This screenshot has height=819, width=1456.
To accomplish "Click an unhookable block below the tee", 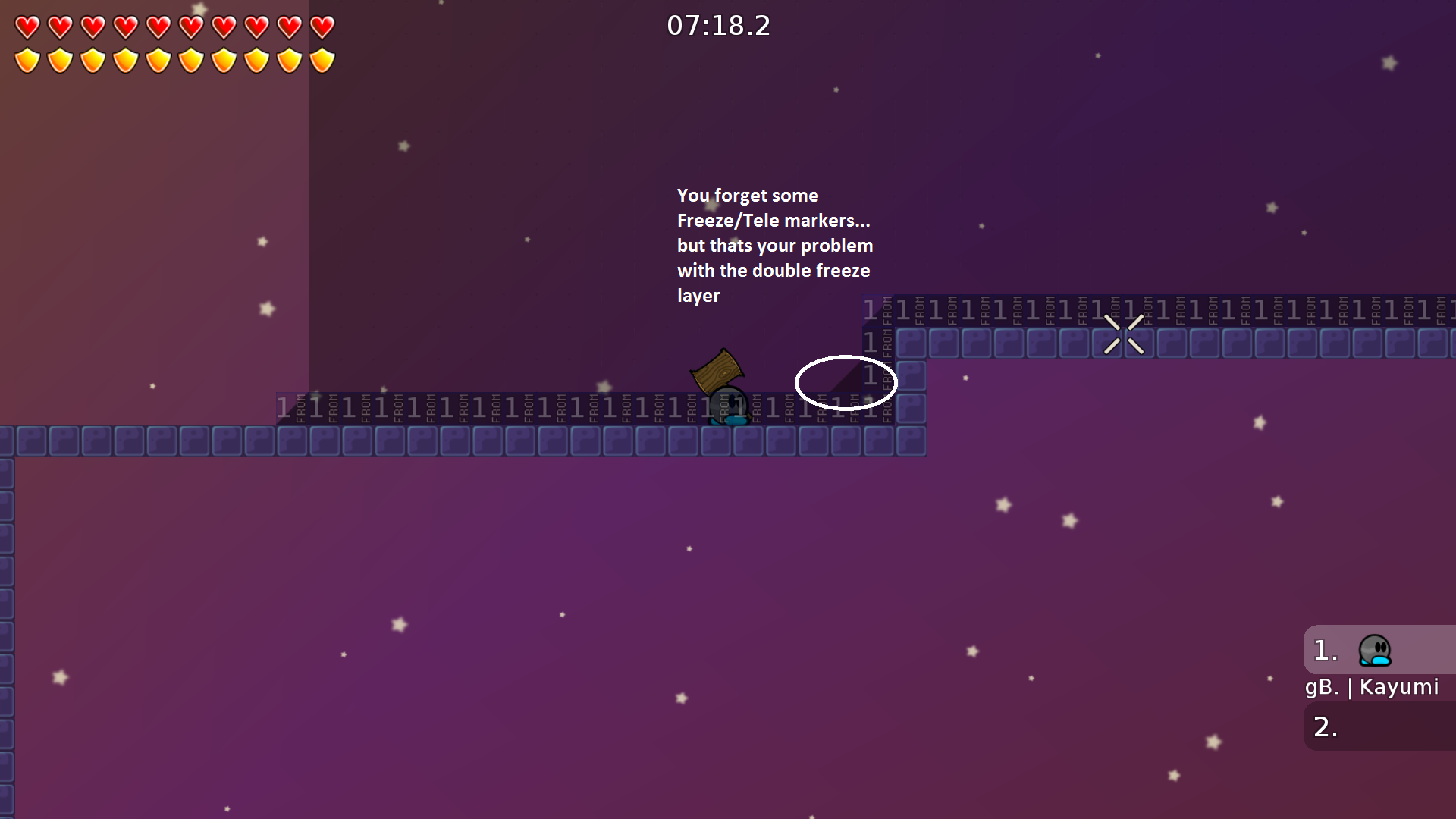I will [717, 440].
